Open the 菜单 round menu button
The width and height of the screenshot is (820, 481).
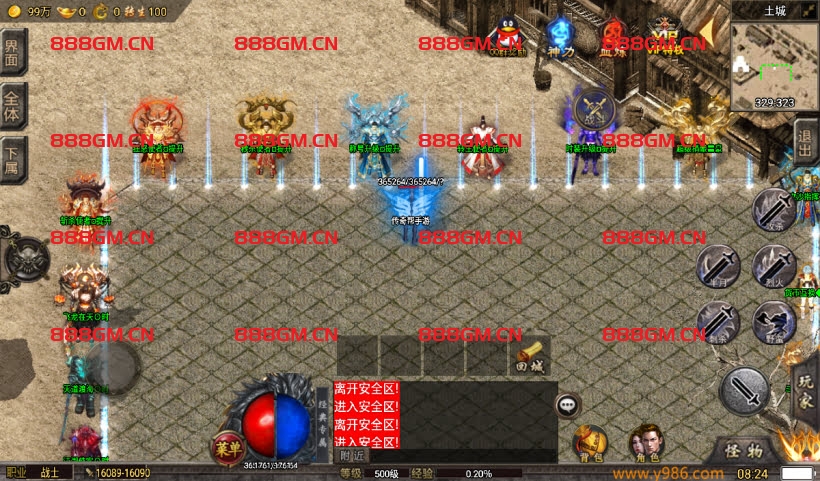227,448
